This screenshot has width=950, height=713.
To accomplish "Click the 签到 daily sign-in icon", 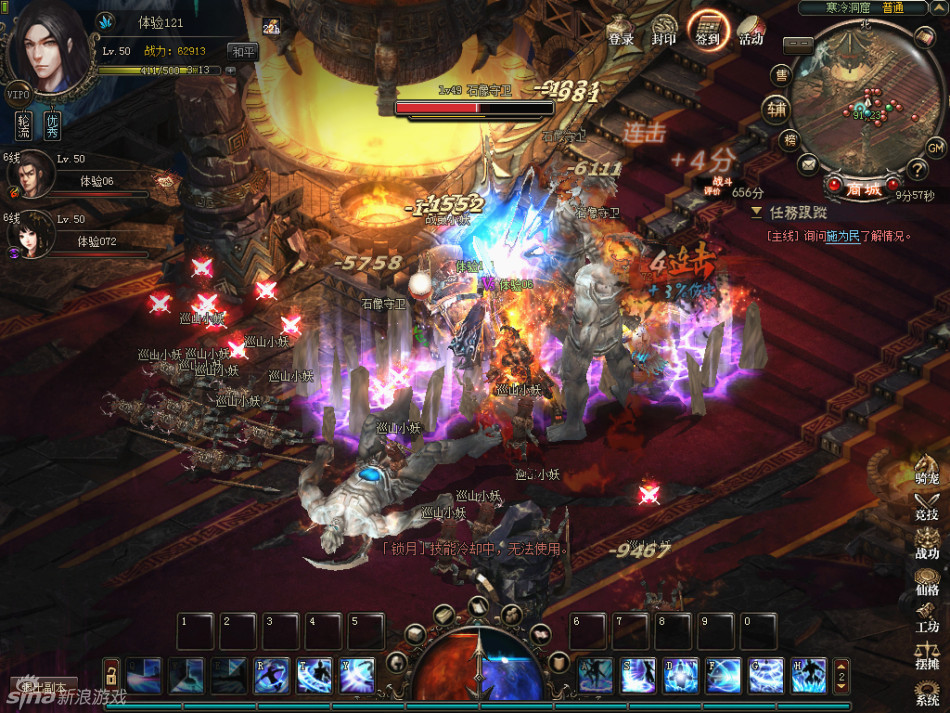I will 708,30.
